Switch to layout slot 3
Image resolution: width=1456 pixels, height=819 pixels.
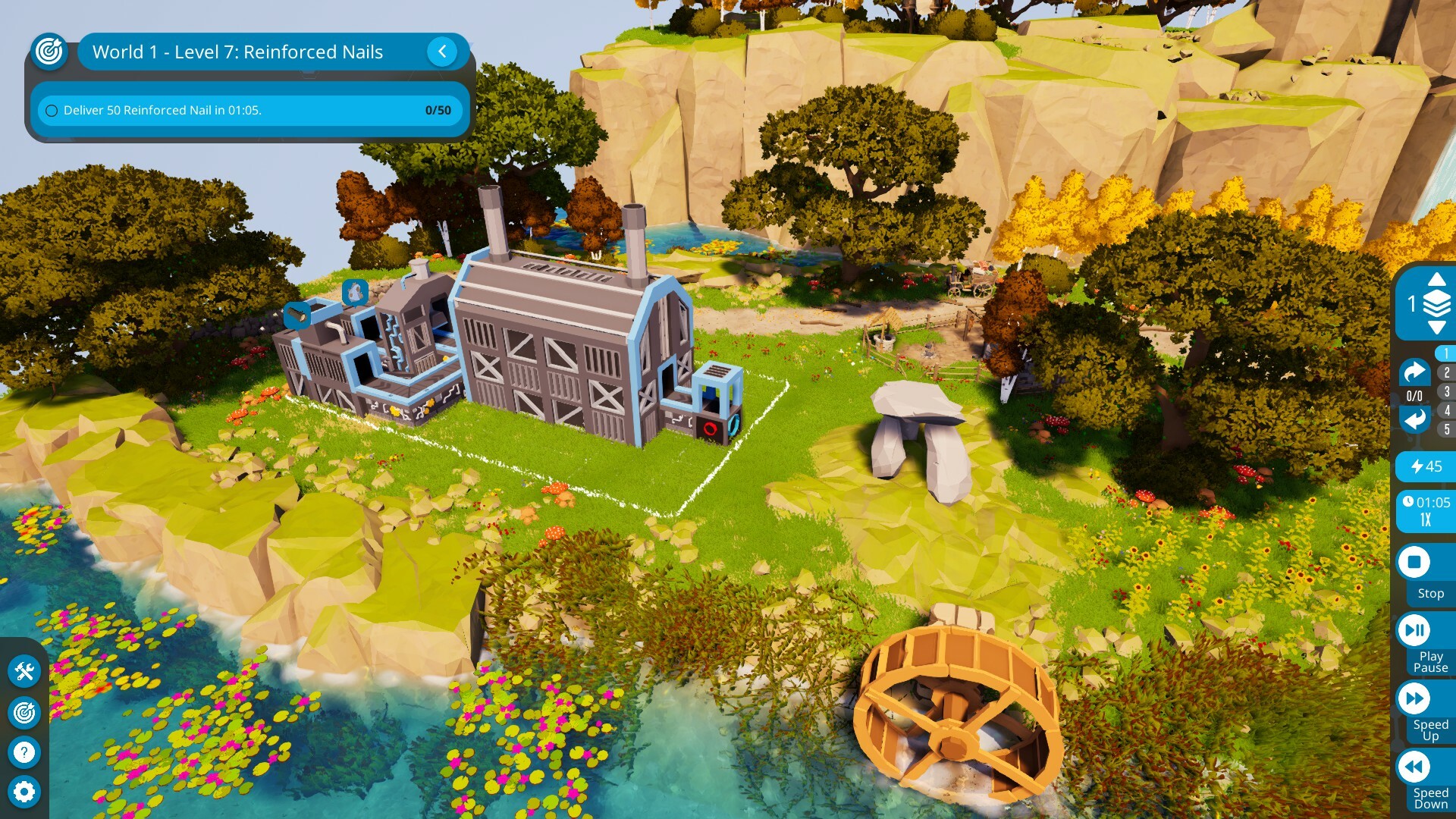coord(1446,391)
